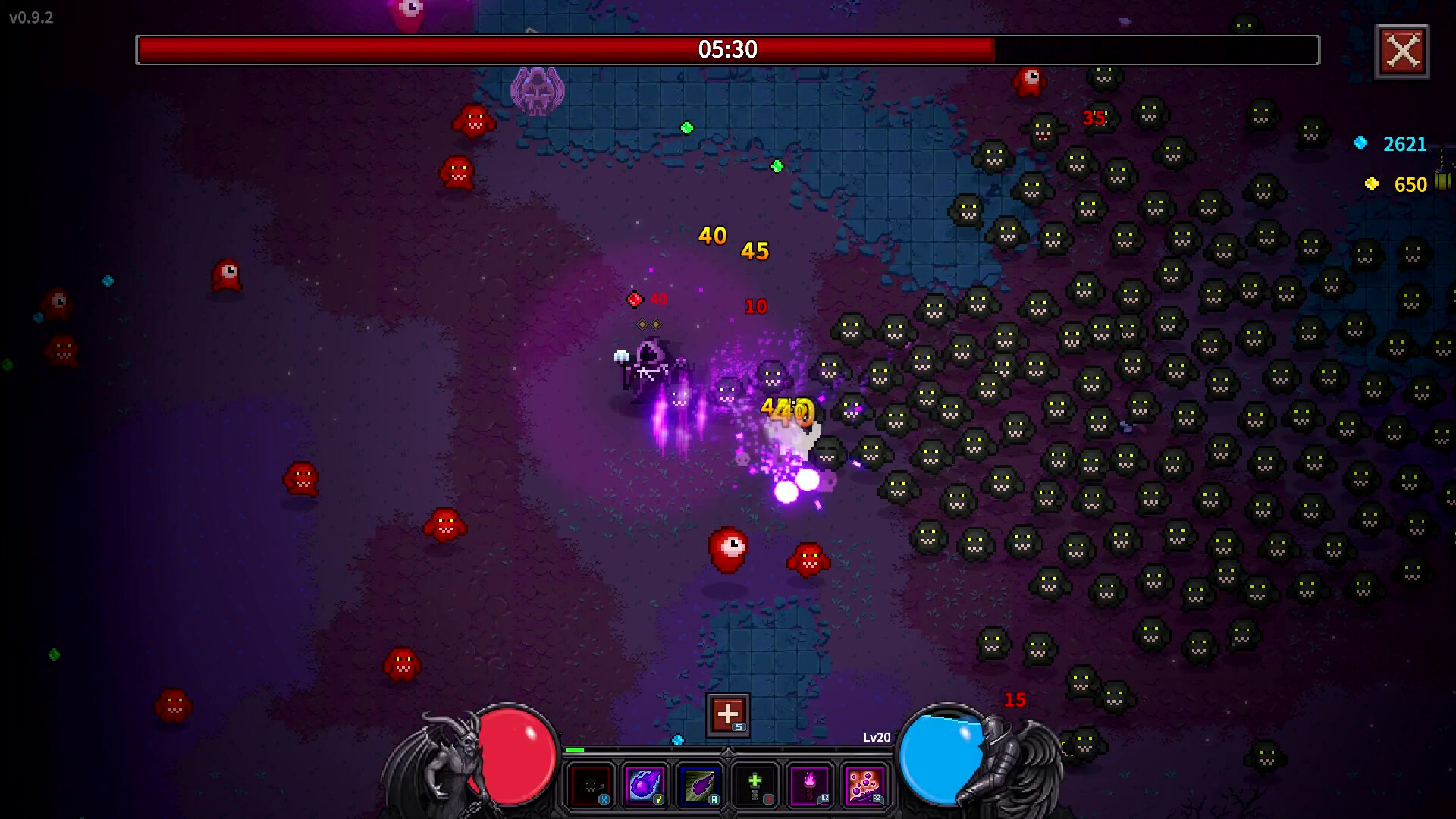Activate the pink flame torch skill
The image size is (1456, 819).
point(810,785)
